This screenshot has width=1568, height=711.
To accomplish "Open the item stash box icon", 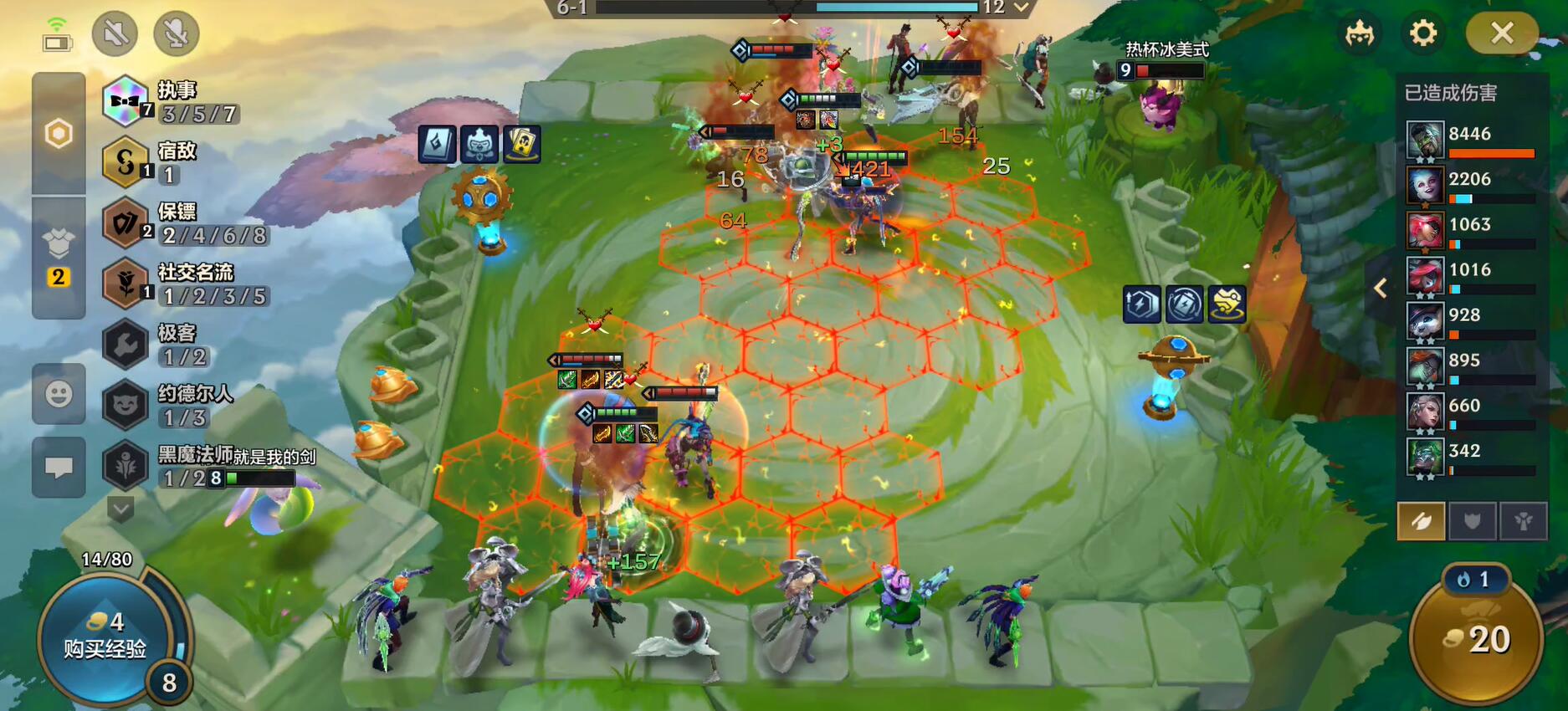I will tap(59, 244).
